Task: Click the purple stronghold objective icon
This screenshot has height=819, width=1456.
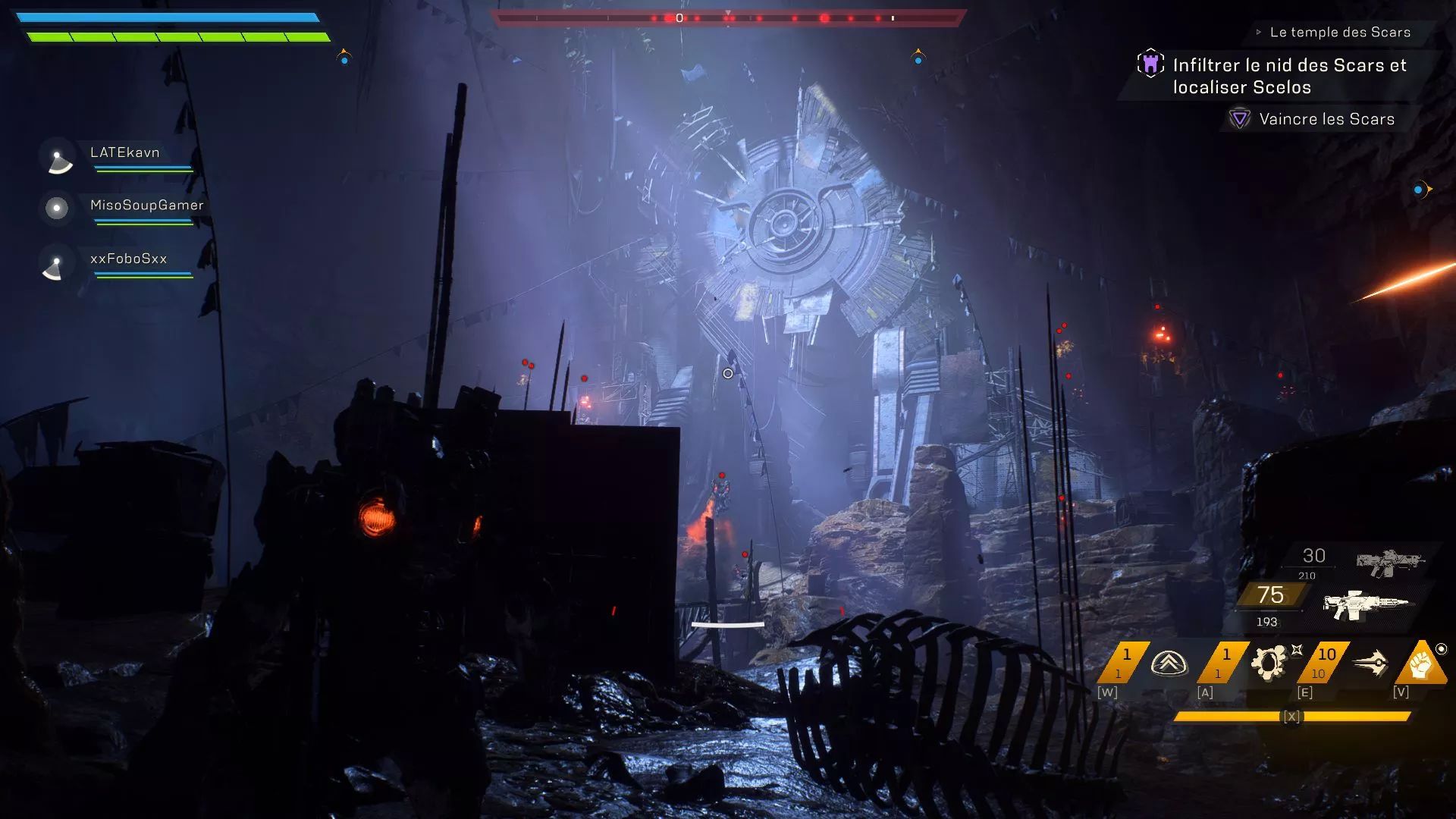Action: tap(1150, 64)
